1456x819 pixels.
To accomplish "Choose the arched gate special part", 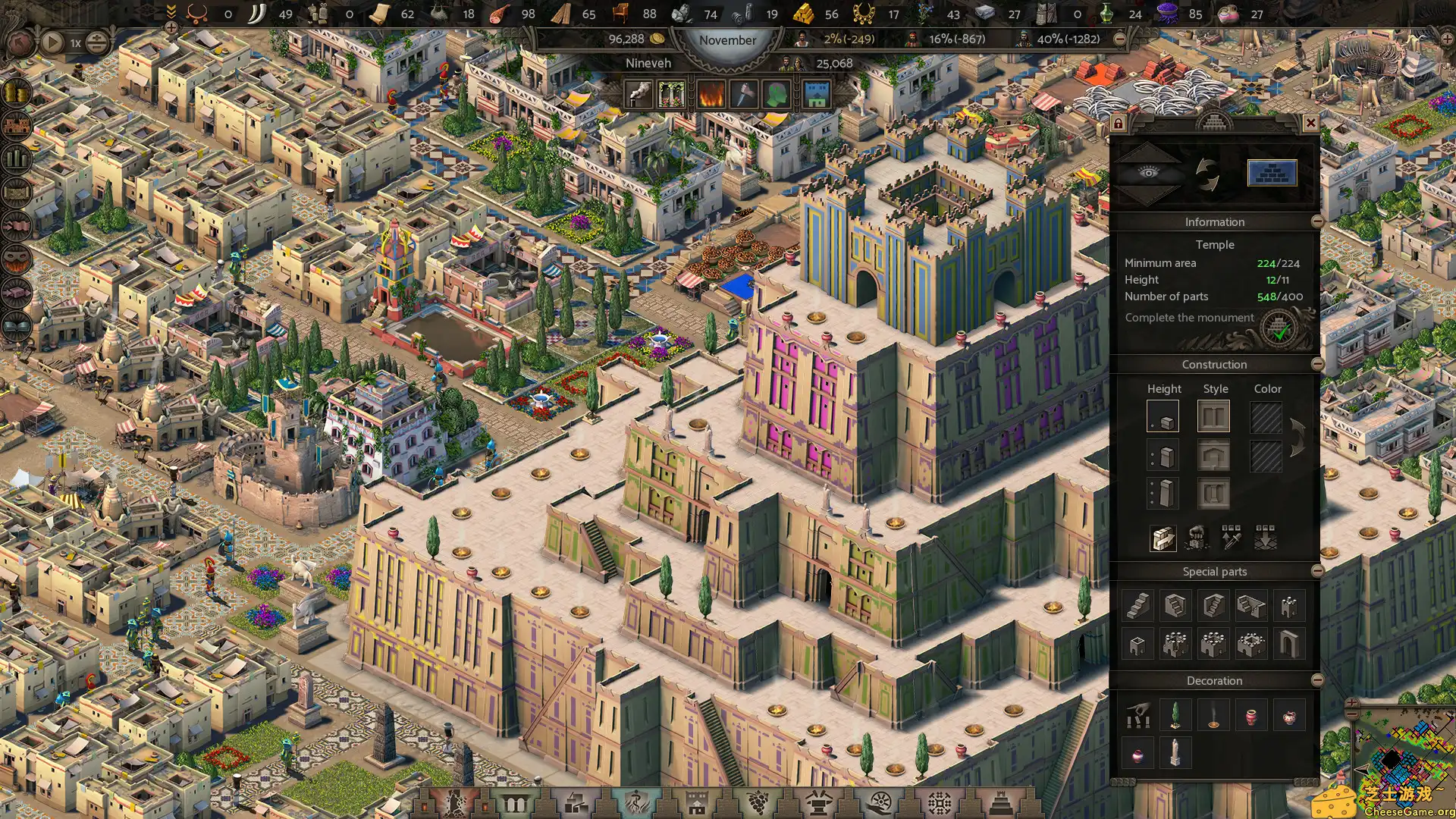I will coord(1288,644).
